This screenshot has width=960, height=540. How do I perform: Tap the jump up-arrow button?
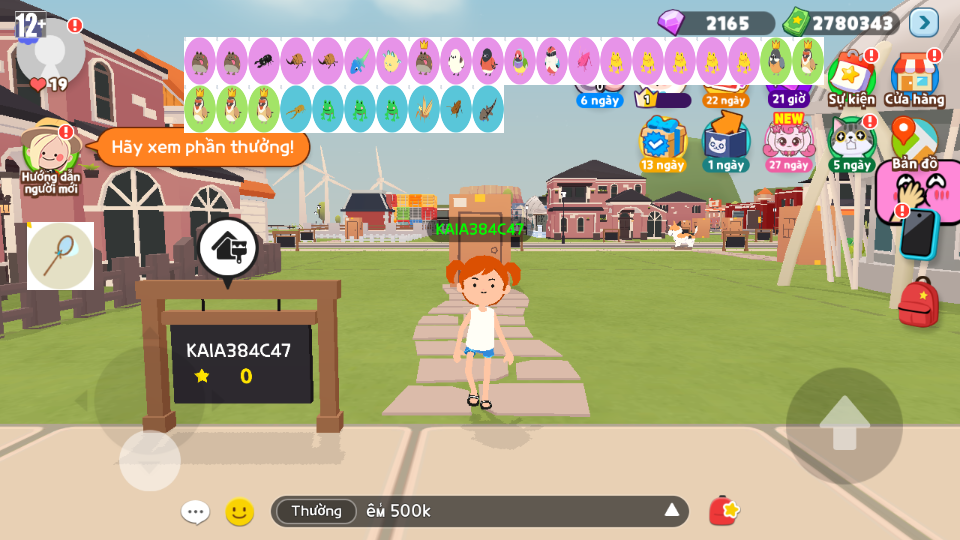pos(844,425)
